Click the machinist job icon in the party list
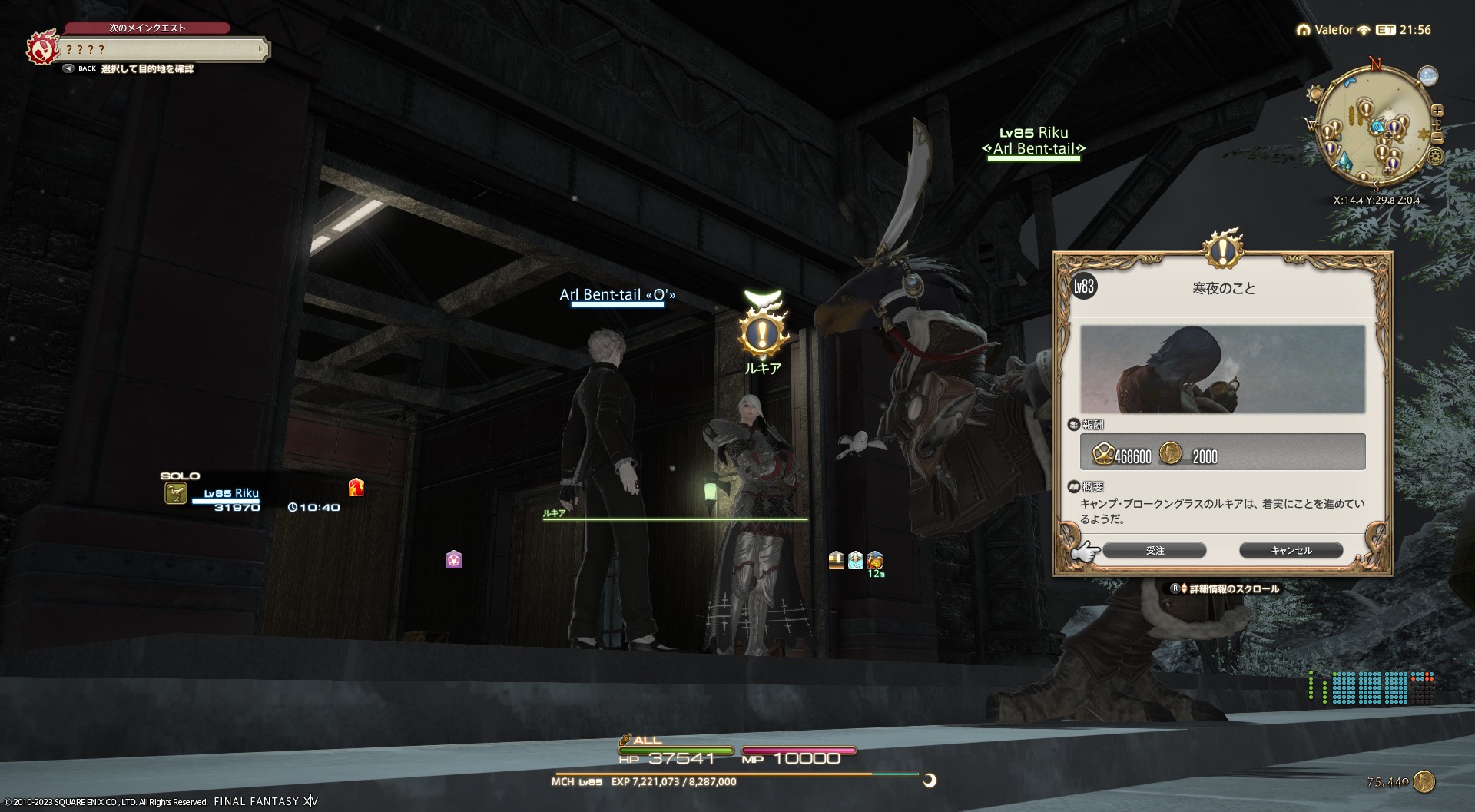Screen dimensions: 1475x812 (176, 493)
